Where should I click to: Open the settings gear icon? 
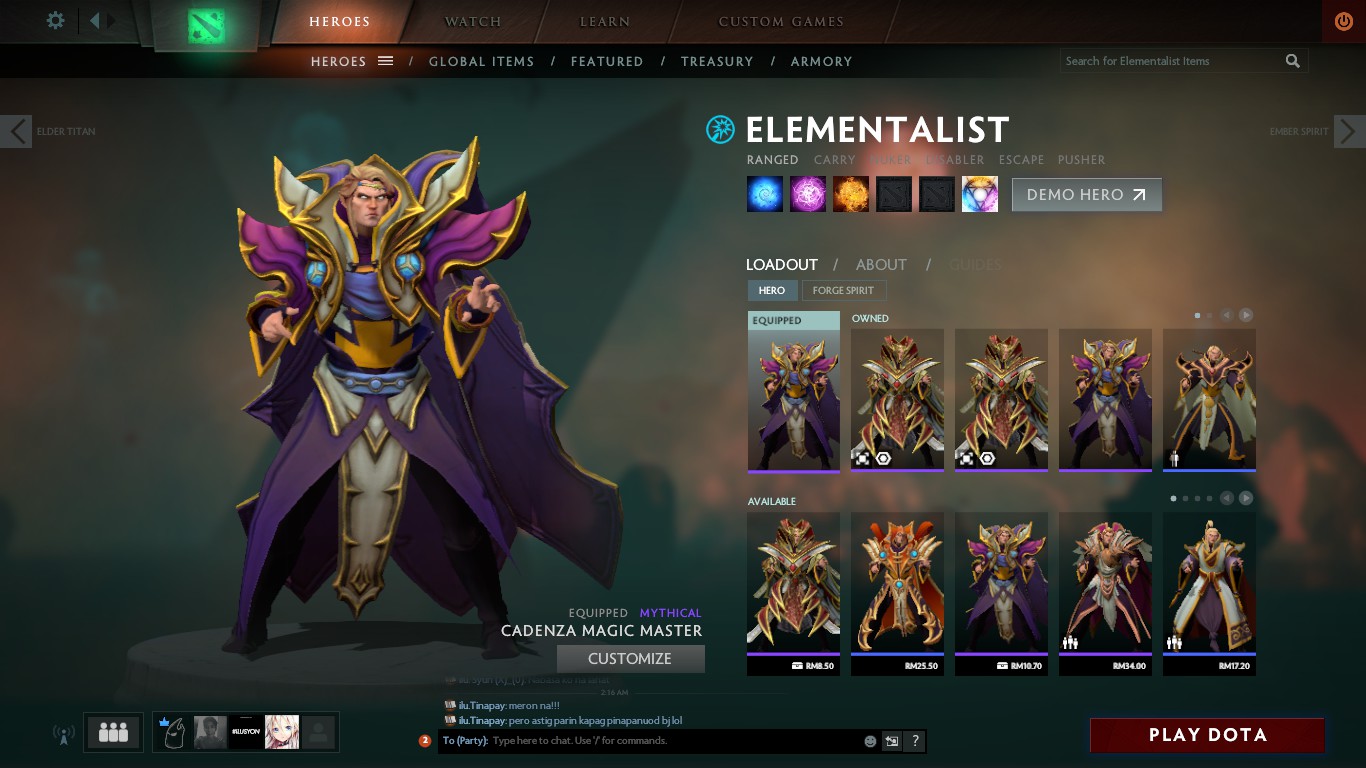tap(55, 19)
